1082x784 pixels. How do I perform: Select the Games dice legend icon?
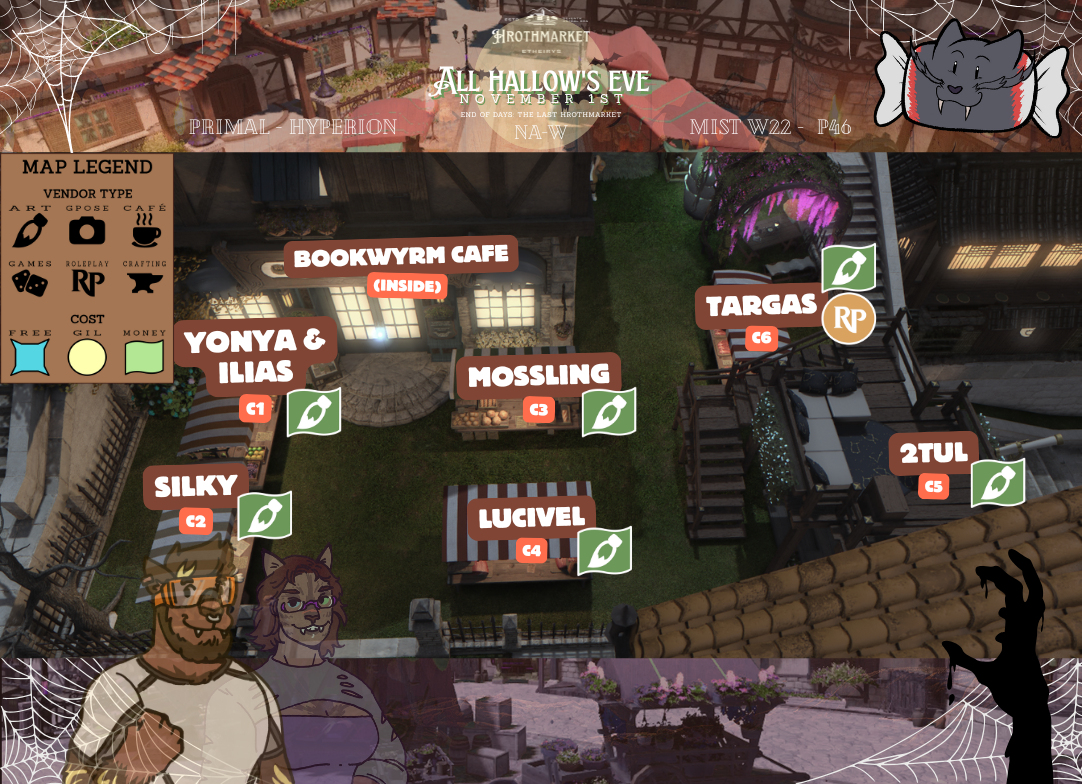pos(30,283)
